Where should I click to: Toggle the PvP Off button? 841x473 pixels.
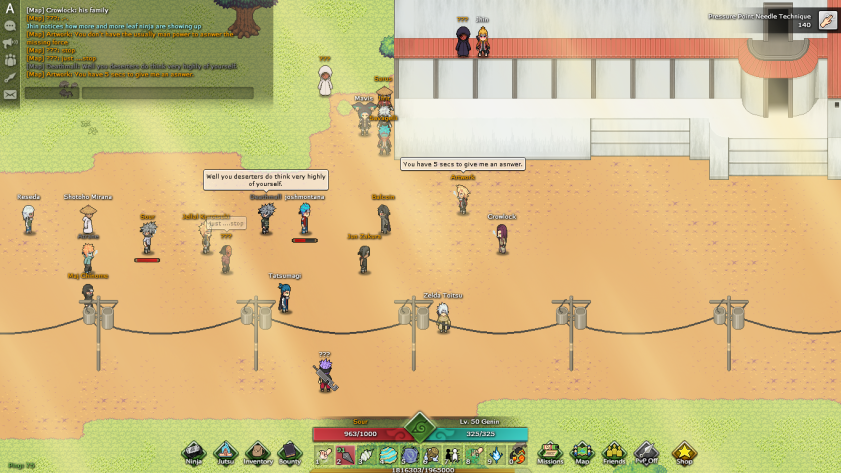pos(646,453)
